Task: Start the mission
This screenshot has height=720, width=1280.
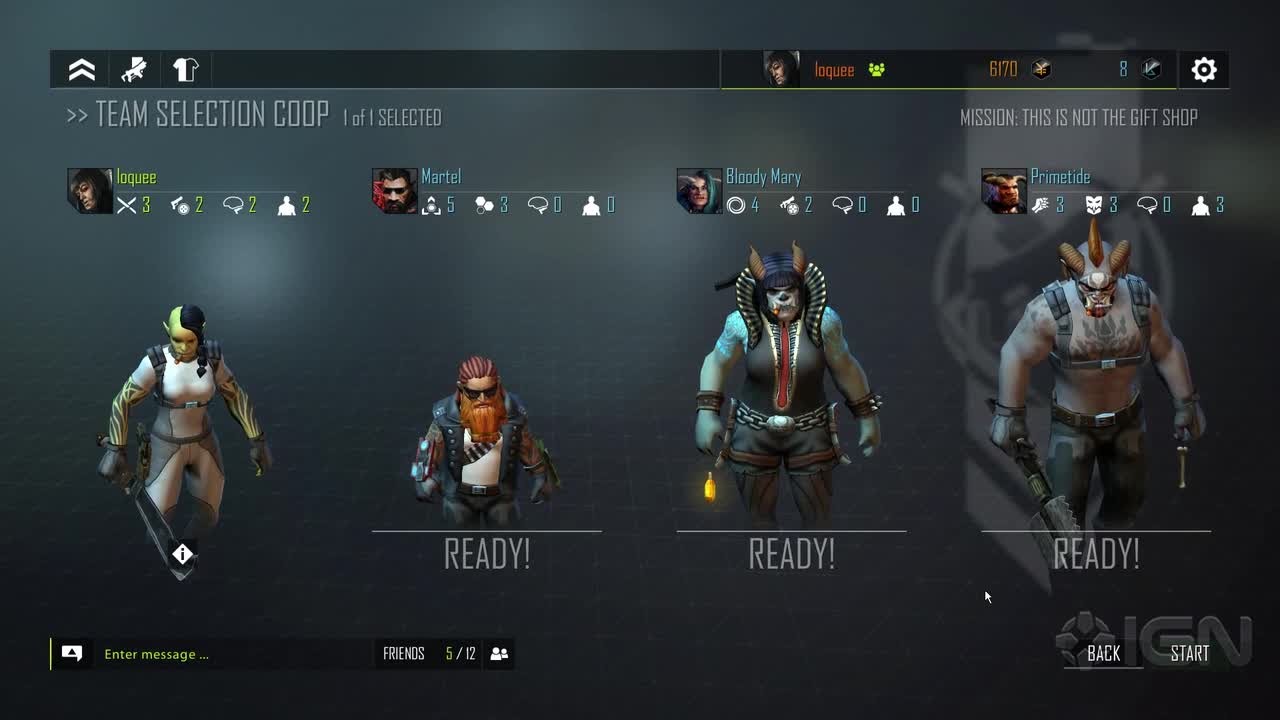Action: (x=1189, y=654)
